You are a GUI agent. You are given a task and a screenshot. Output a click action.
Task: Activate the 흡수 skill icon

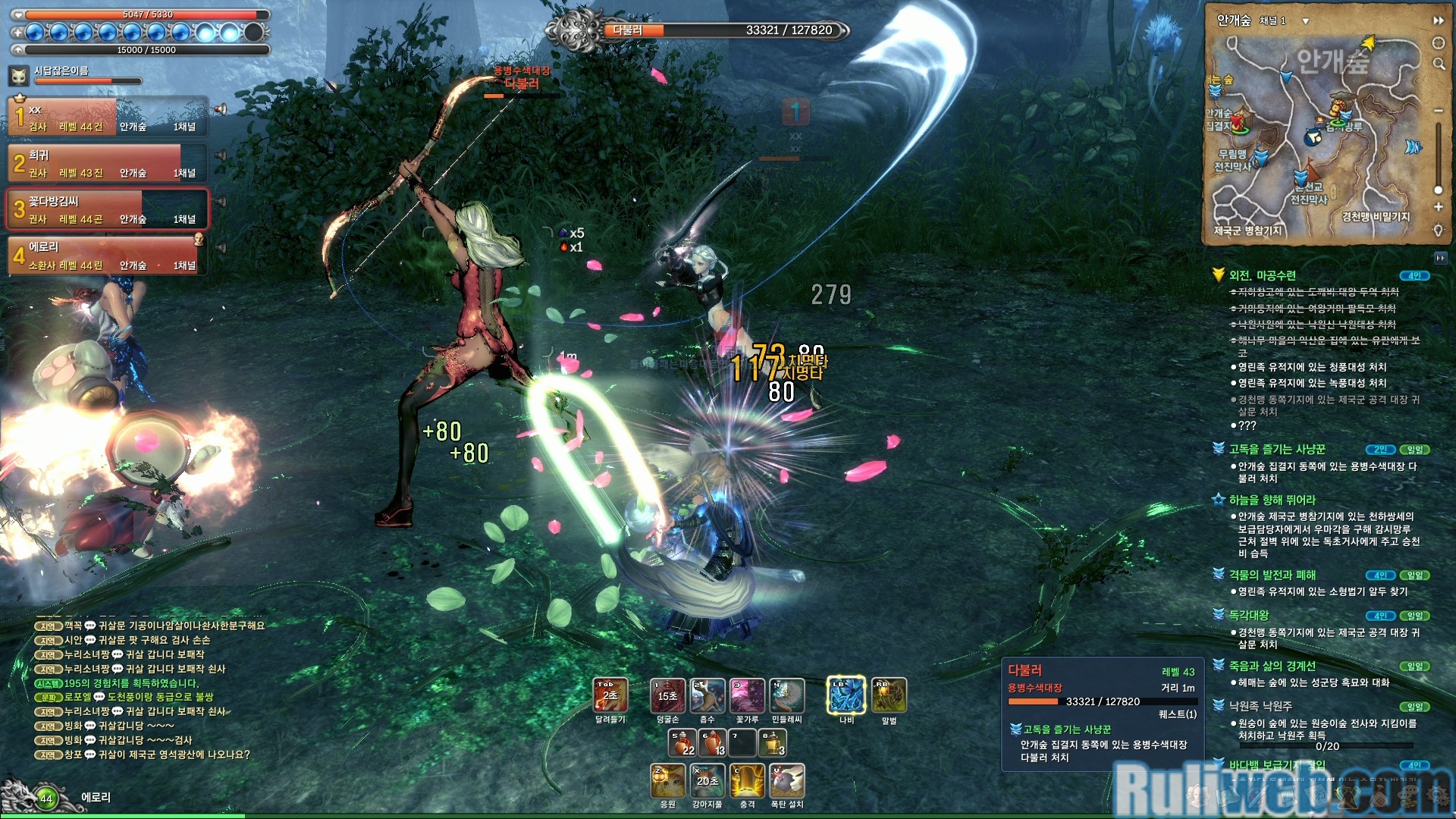pyautogui.click(x=707, y=695)
